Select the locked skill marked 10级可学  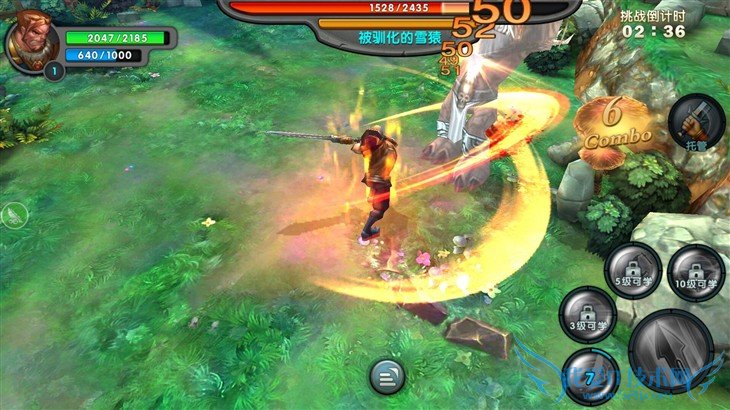pos(696,272)
